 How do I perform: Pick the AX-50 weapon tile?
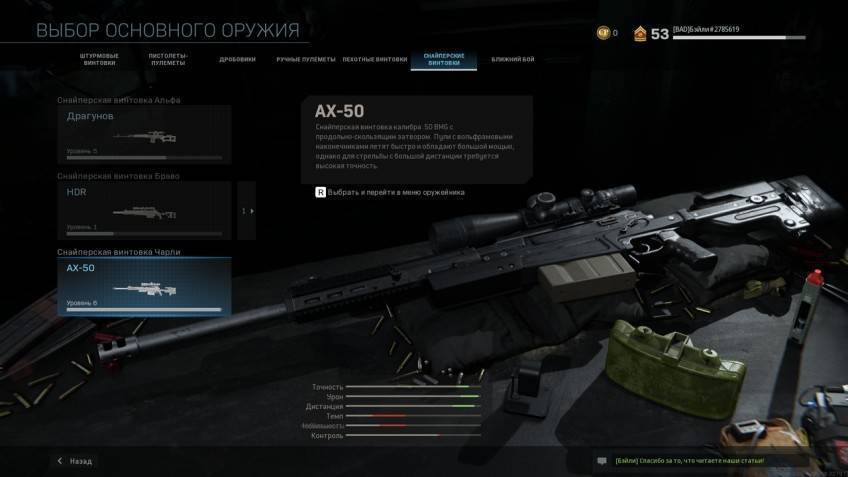pos(144,287)
